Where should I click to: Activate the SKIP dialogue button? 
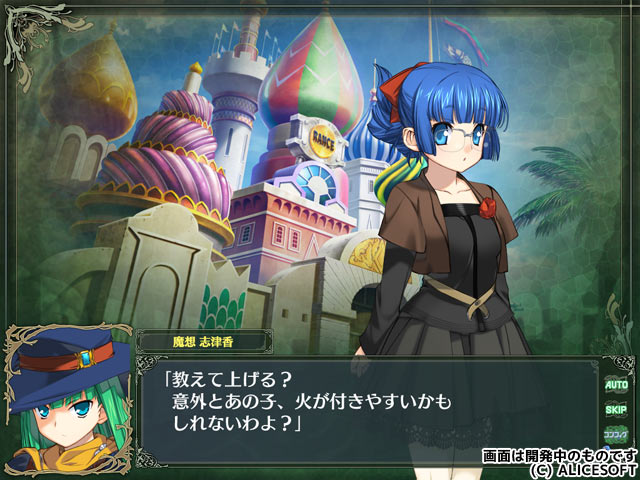coord(614,409)
